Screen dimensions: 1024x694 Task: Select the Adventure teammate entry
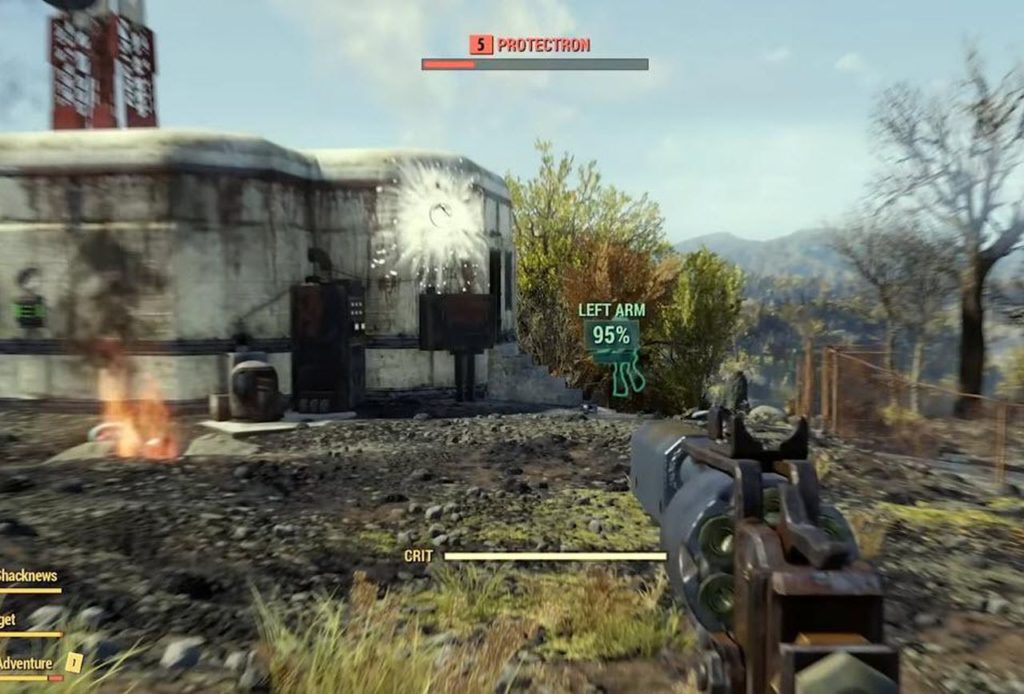pos(27,663)
